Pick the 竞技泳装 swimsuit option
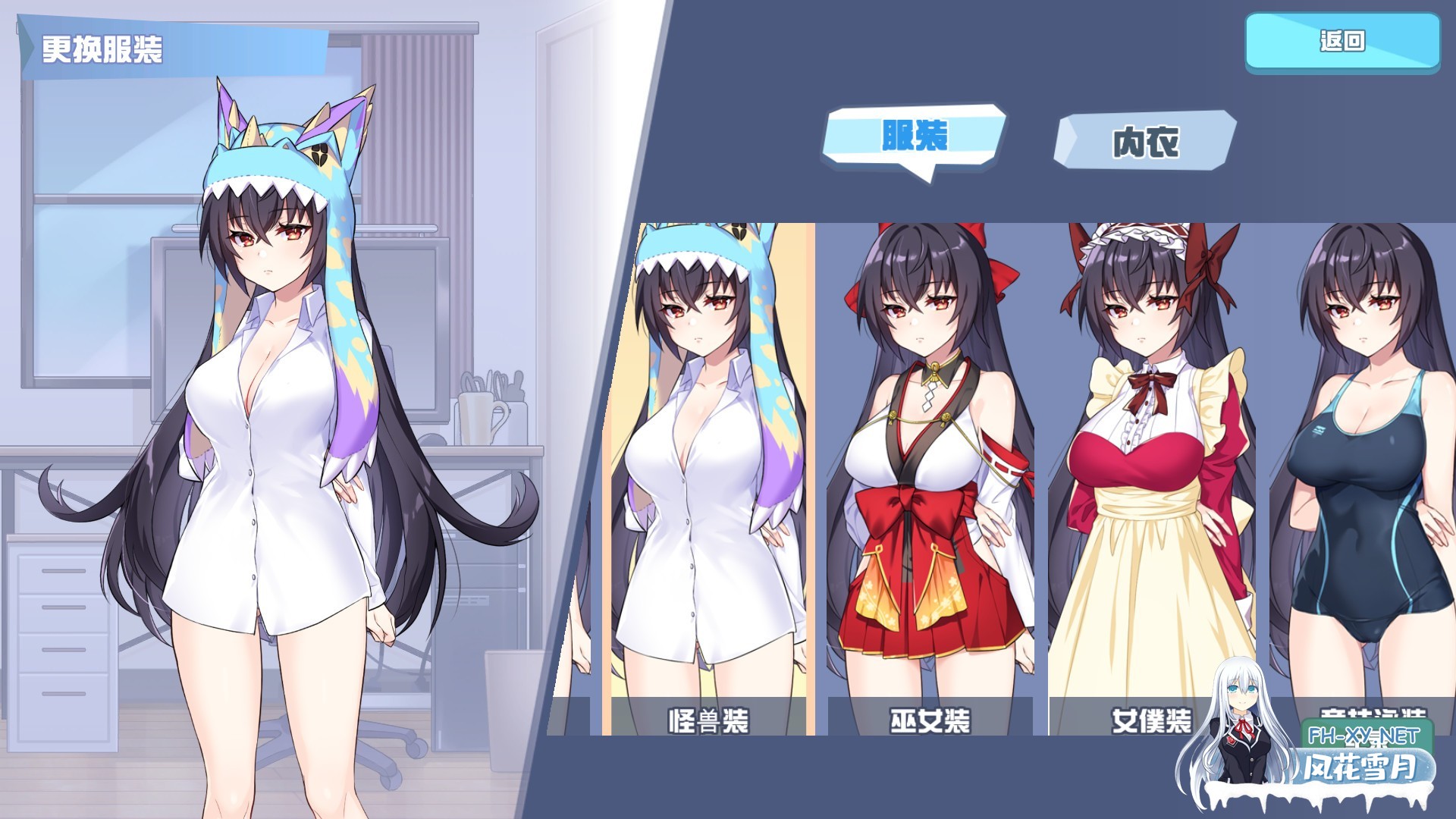Image resolution: width=1456 pixels, height=819 pixels. click(1365, 470)
